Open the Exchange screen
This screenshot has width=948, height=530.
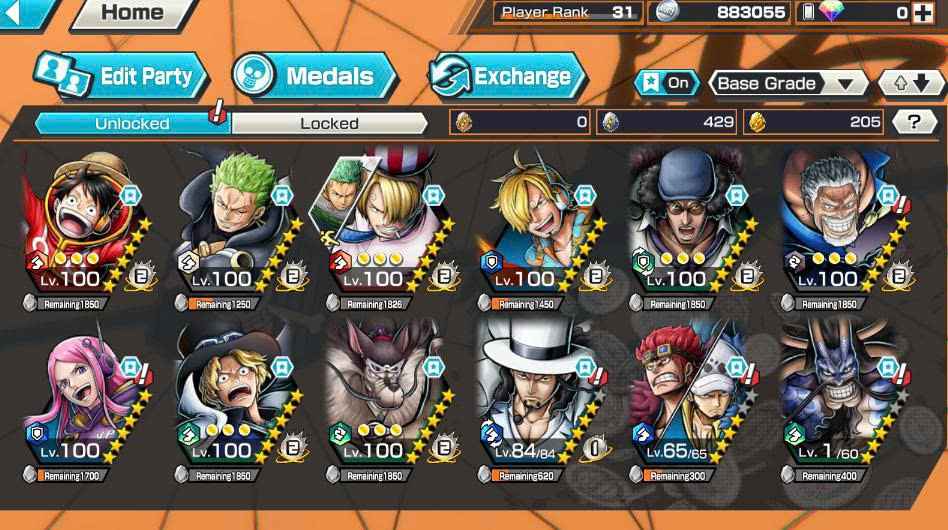(x=507, y=75)
